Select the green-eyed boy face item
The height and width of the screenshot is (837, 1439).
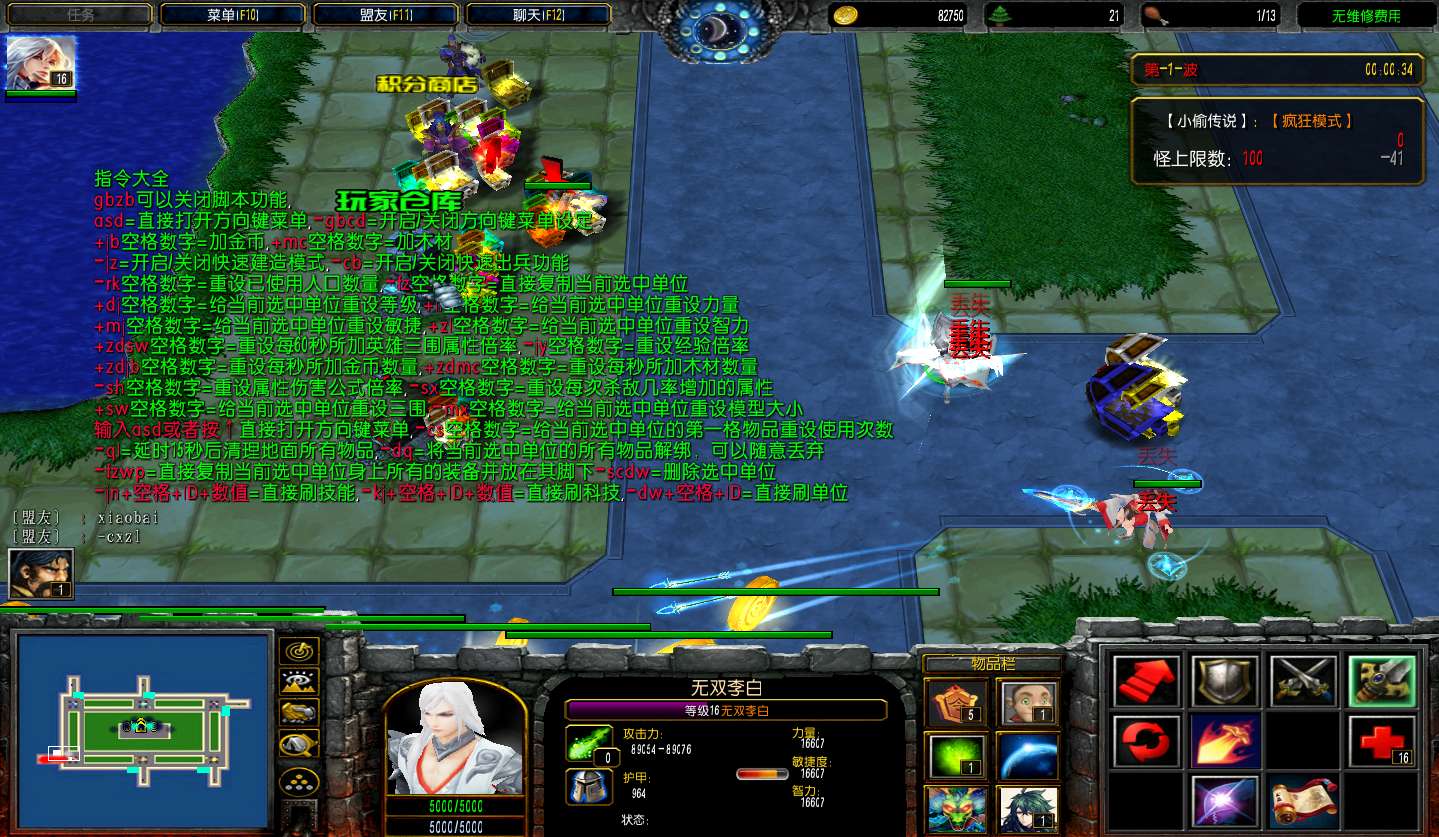(1027, 702)
